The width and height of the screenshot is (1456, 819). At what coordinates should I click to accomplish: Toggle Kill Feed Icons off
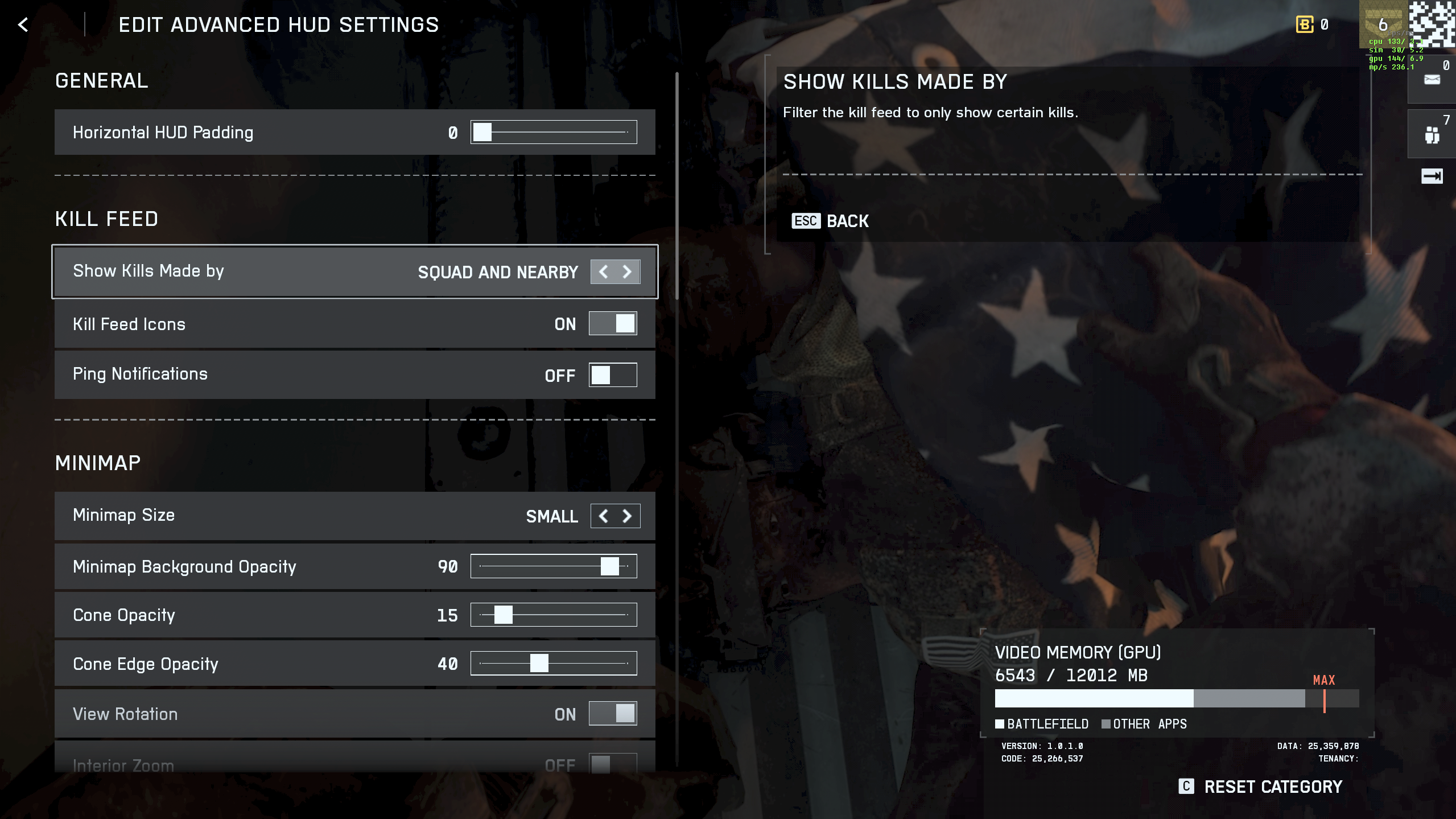click(x=612, y=324)
